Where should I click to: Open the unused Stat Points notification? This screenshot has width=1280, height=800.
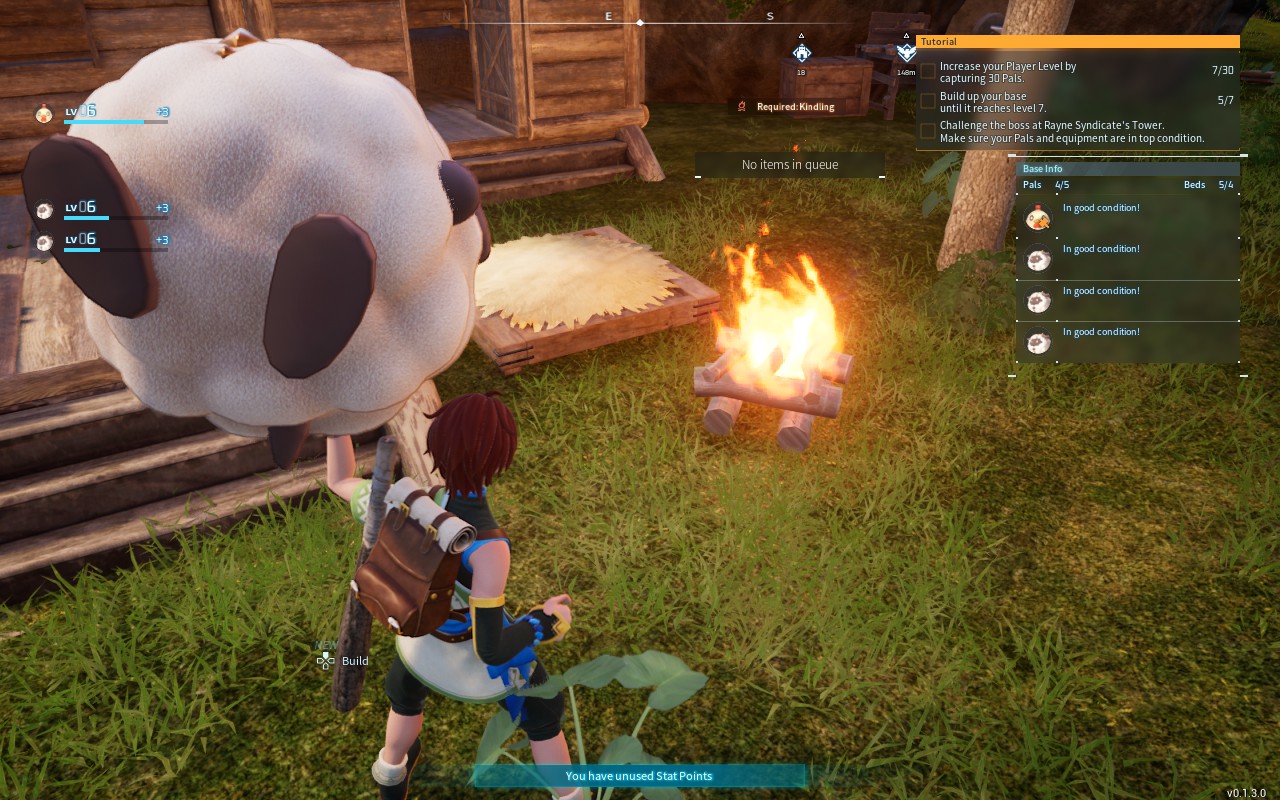(638, 776)
